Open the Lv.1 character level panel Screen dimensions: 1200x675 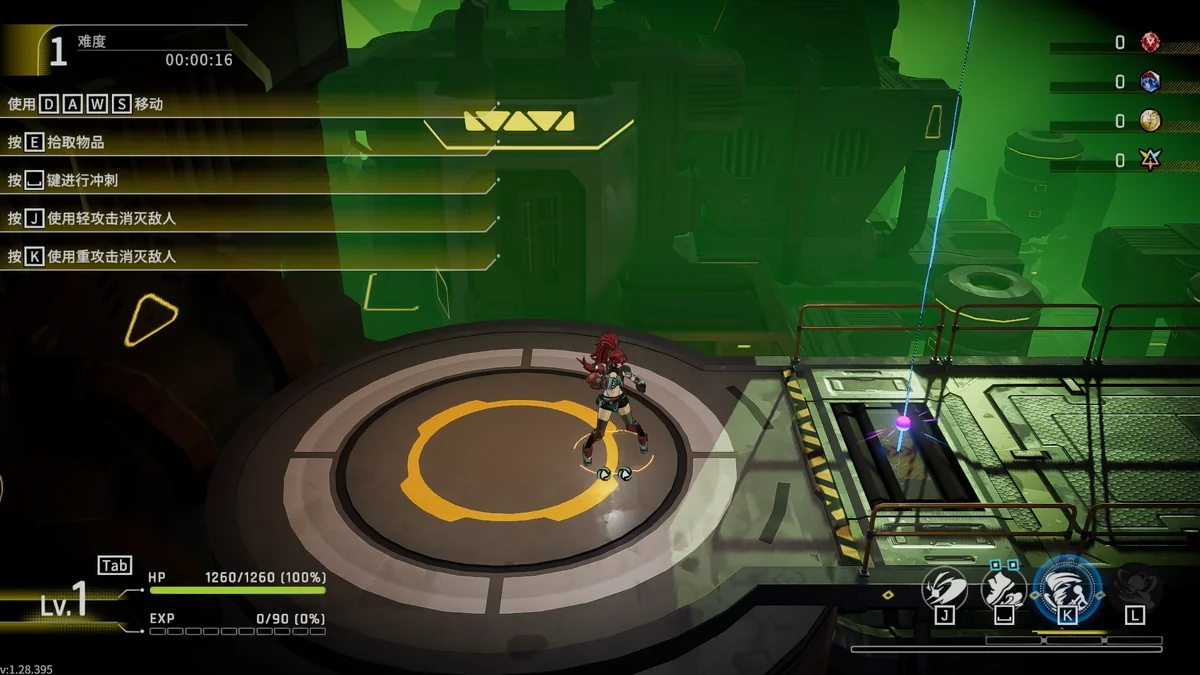tap(66, 602)
